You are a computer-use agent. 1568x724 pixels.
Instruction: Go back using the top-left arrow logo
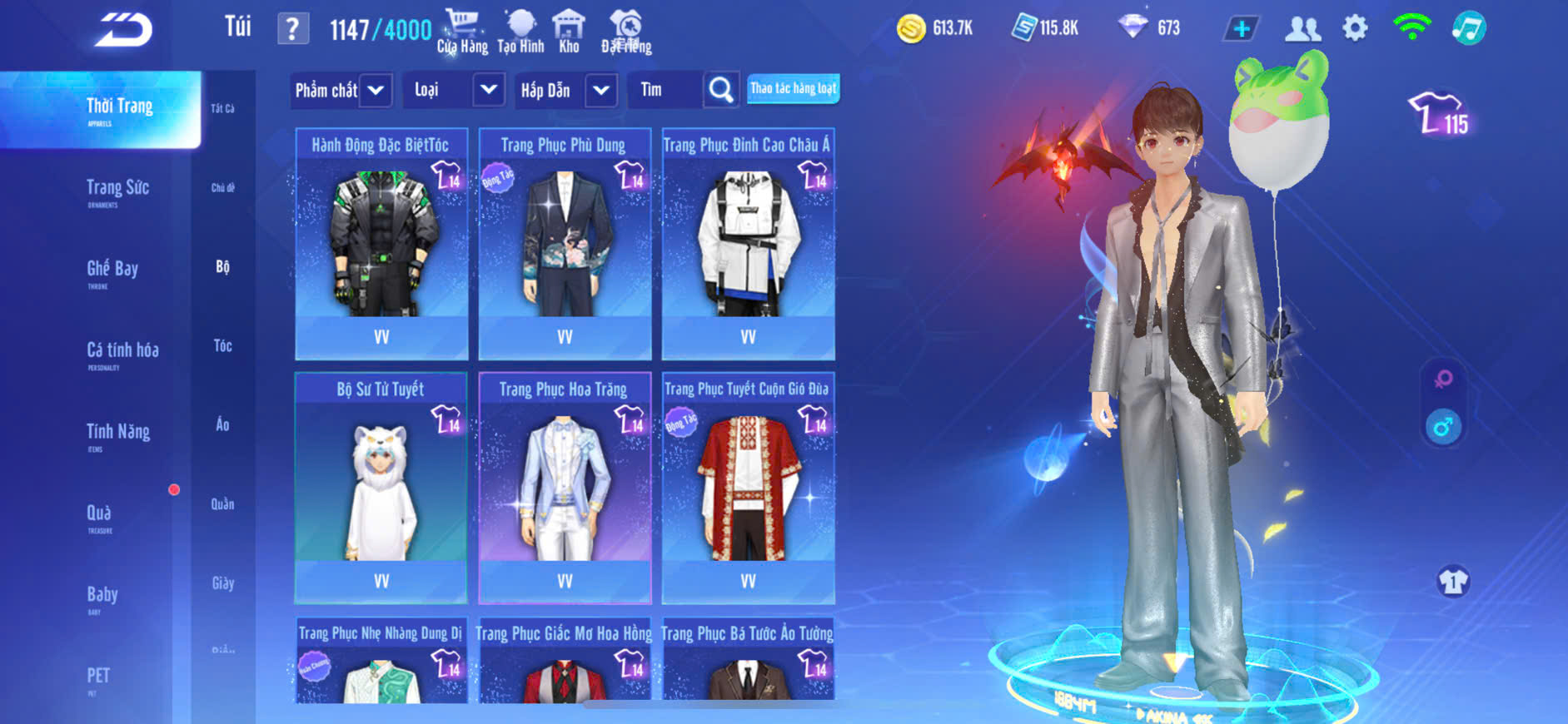coord(123,30)
